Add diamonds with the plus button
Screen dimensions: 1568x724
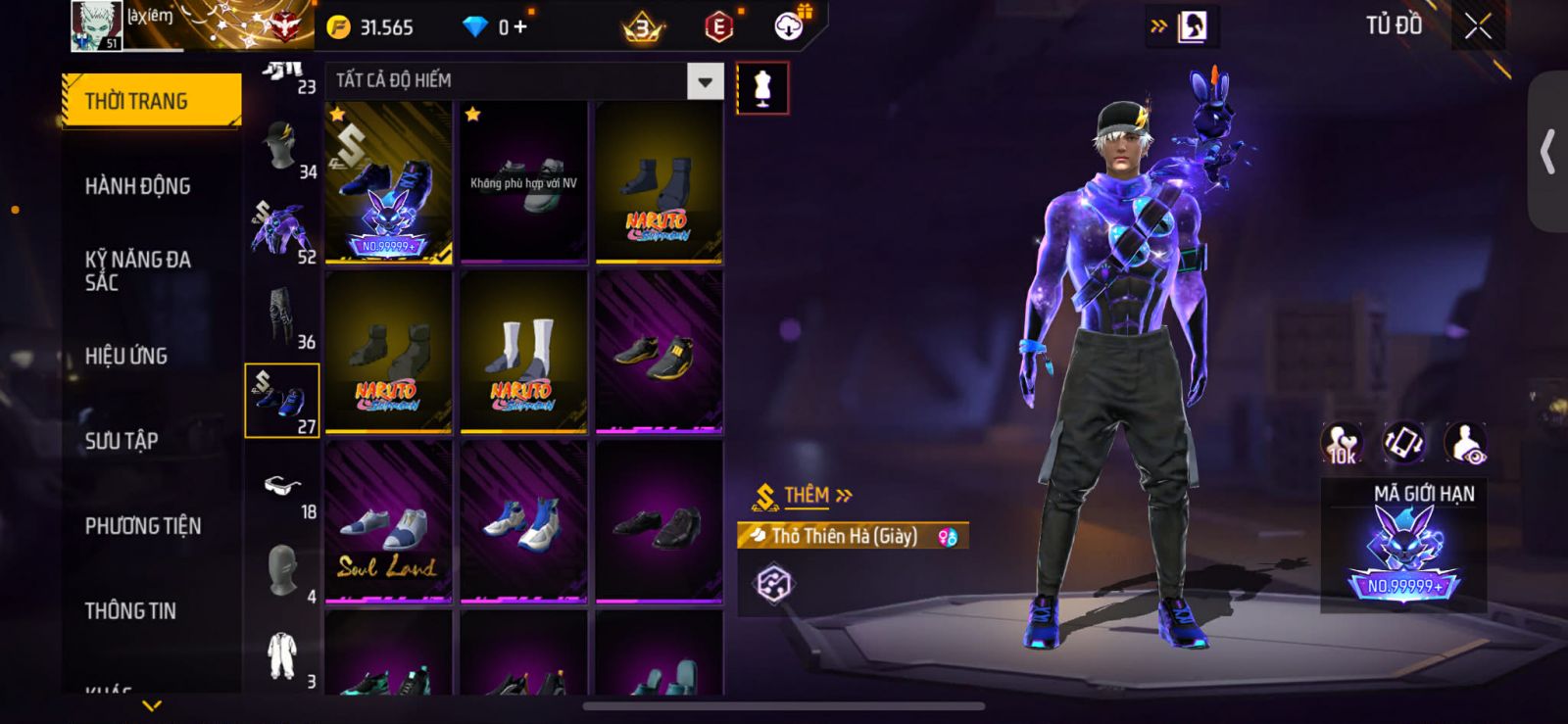(520, 27)
